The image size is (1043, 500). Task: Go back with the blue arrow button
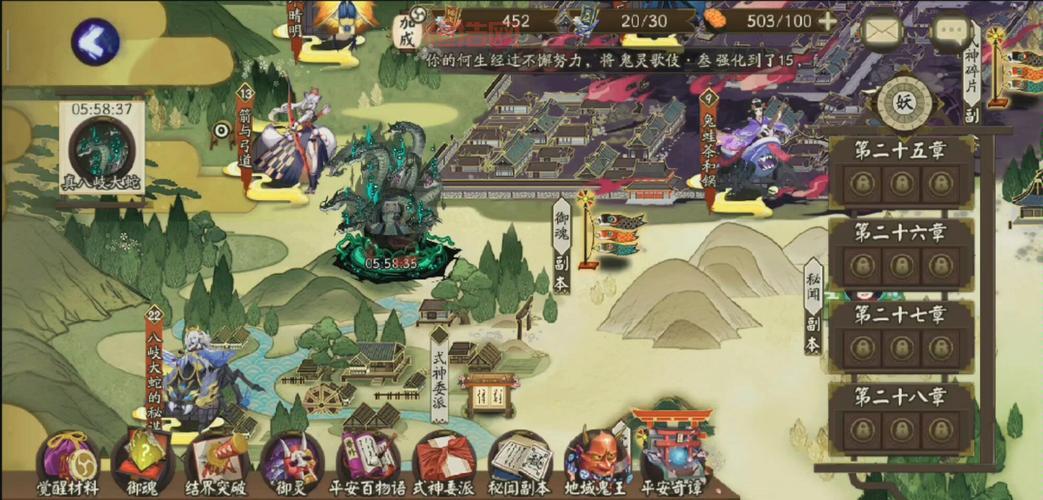pos(95,42)
